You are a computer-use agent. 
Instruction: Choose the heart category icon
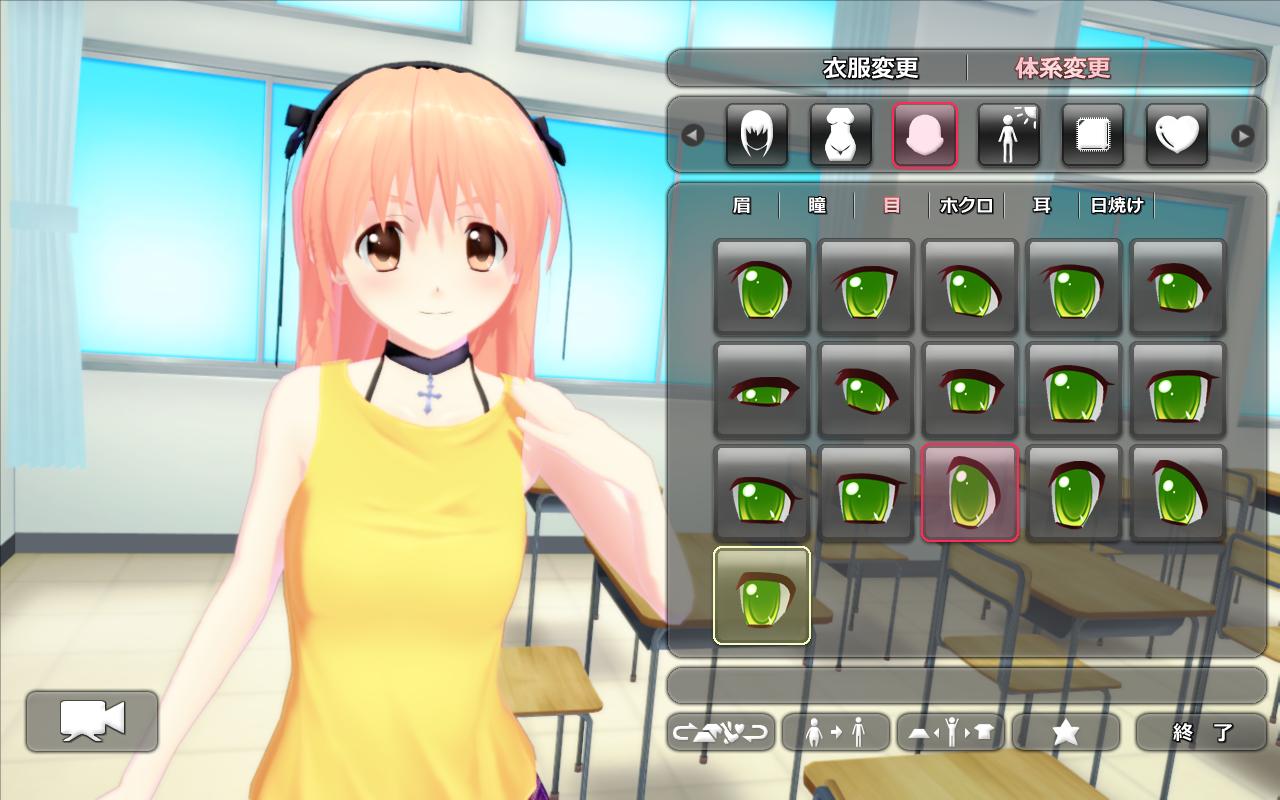tap(1177, 135)
